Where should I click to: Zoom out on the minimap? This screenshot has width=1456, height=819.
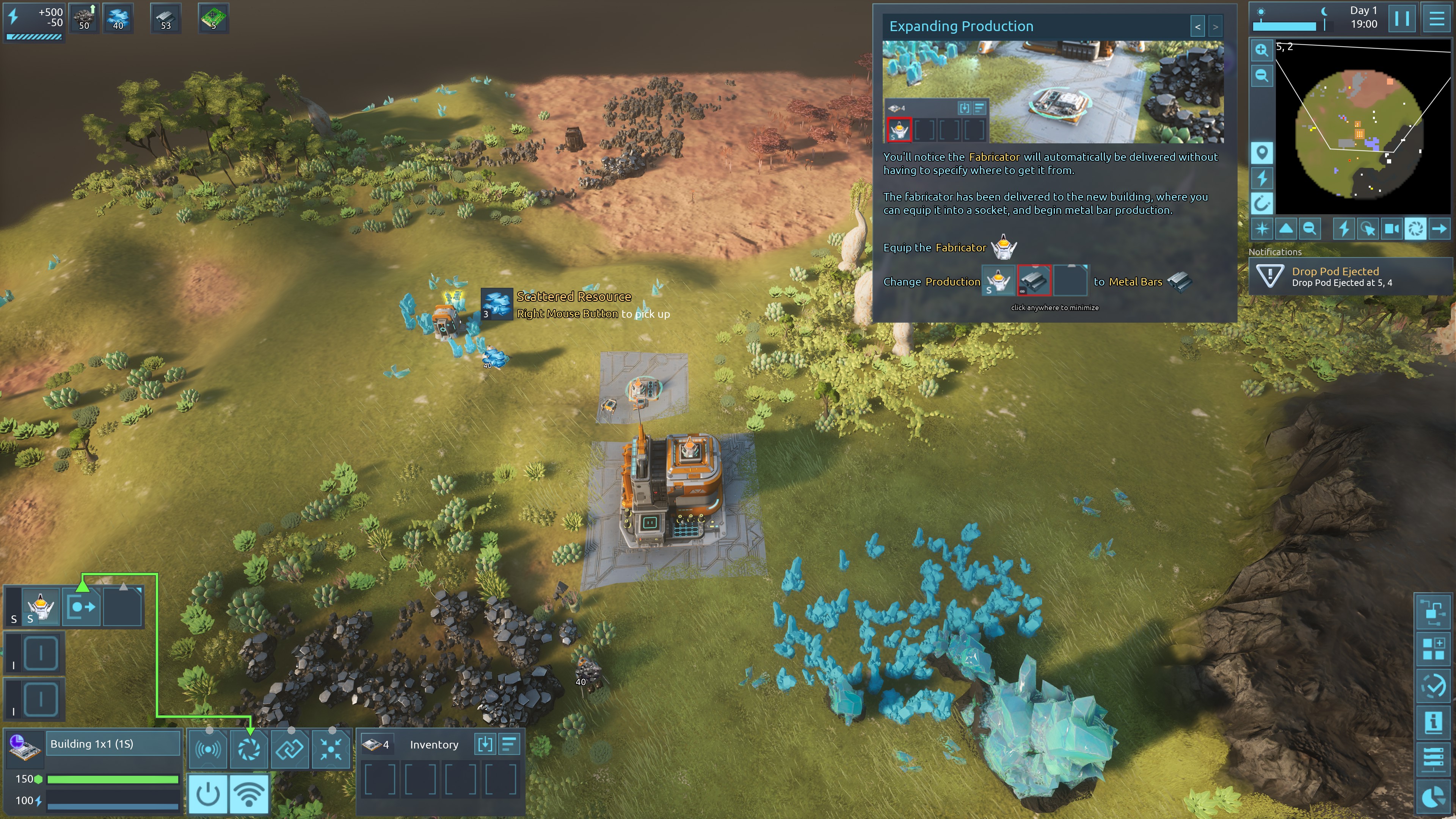(x=1261, y=76)
